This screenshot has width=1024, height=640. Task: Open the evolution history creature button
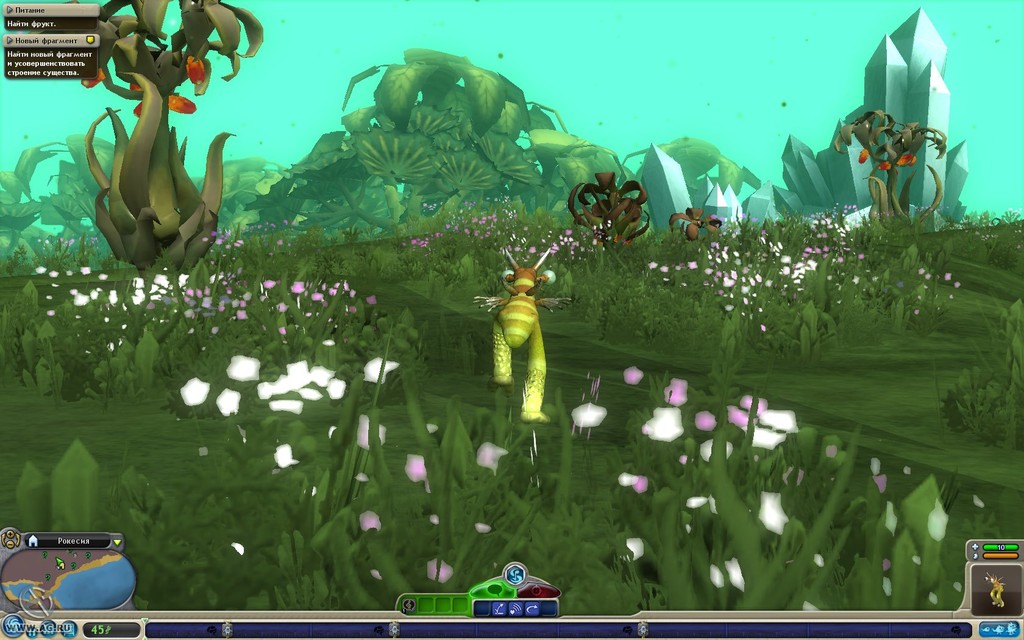[998, 629]
